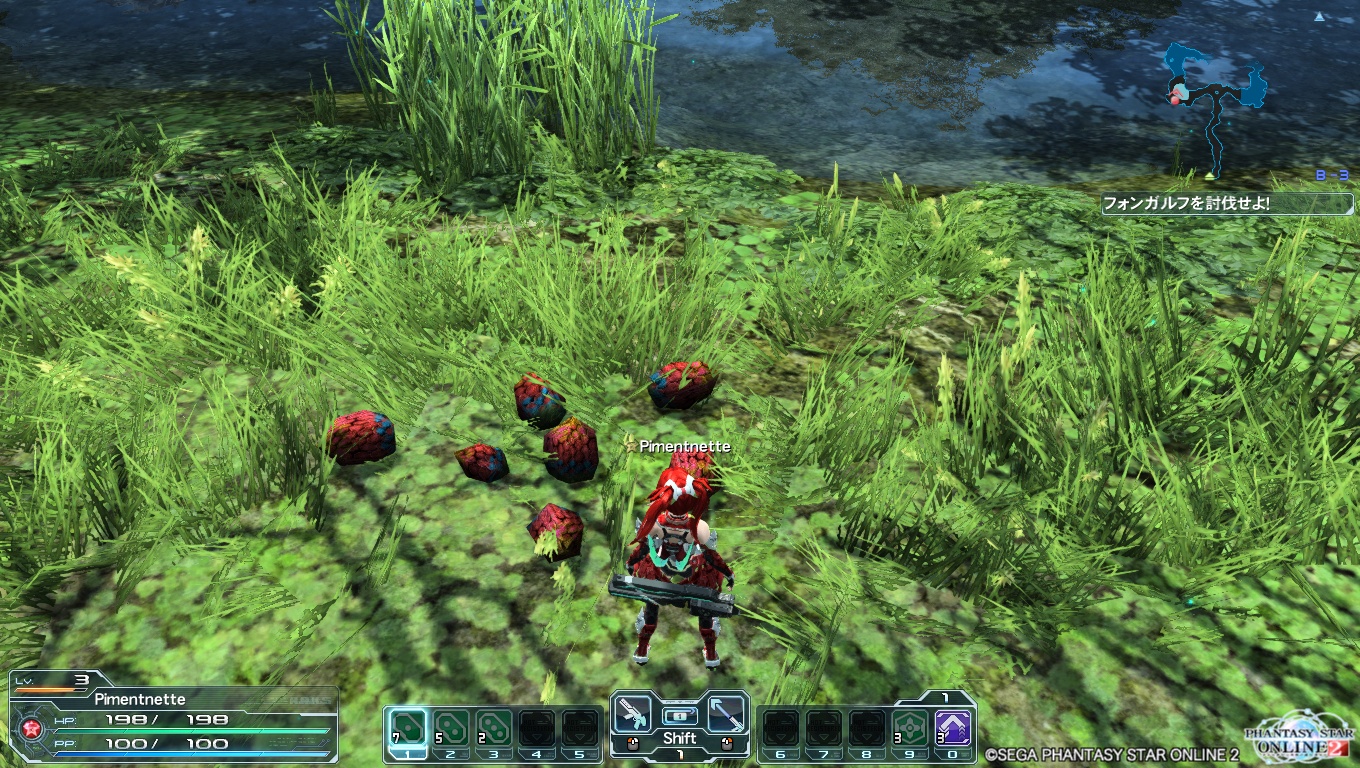Use the item in subpalette slot 1

pyautogui.click(x=407, y=727)
